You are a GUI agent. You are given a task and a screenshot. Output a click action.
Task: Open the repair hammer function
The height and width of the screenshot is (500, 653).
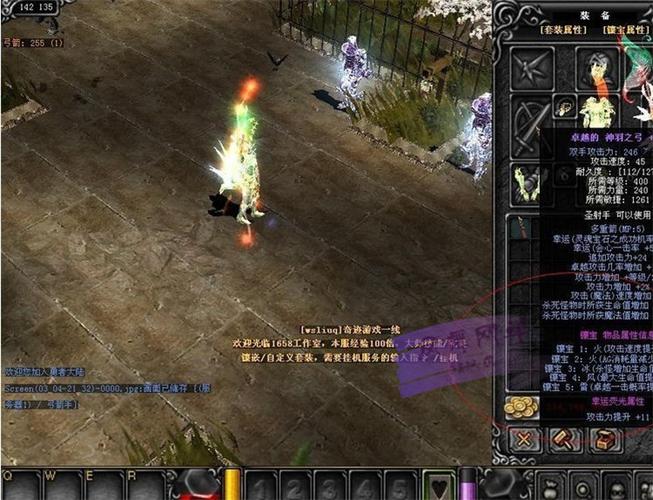[x=563, y=439]
